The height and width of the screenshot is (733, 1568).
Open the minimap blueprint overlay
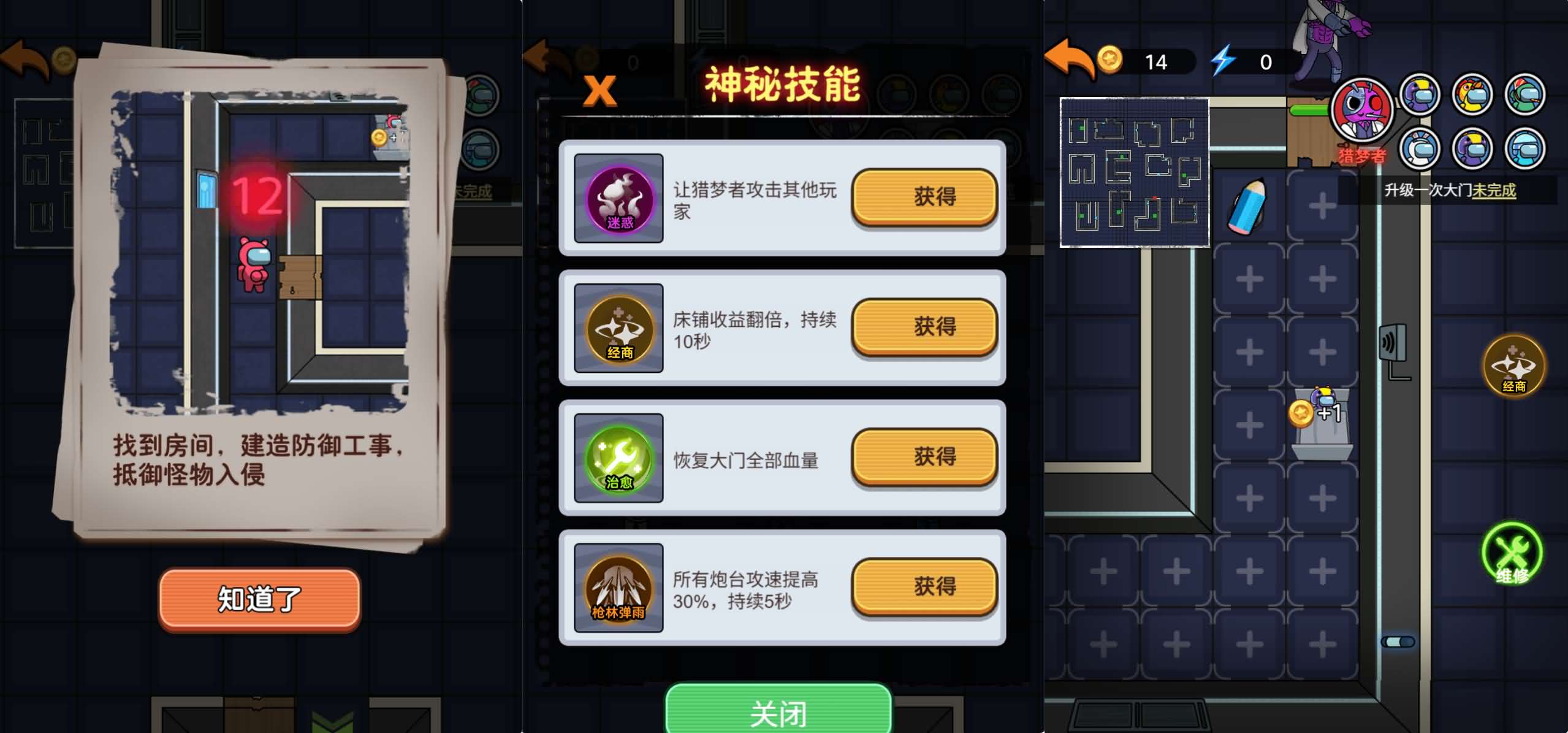click(1135, 172)
